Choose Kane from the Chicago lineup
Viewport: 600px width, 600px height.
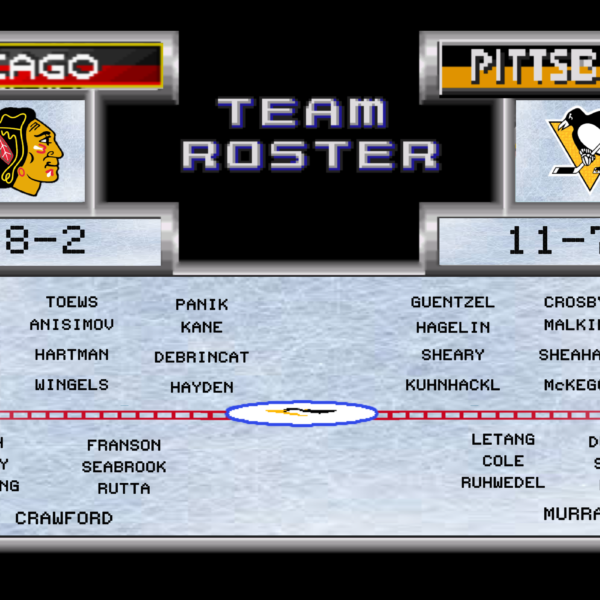click(x=202, y=327)
